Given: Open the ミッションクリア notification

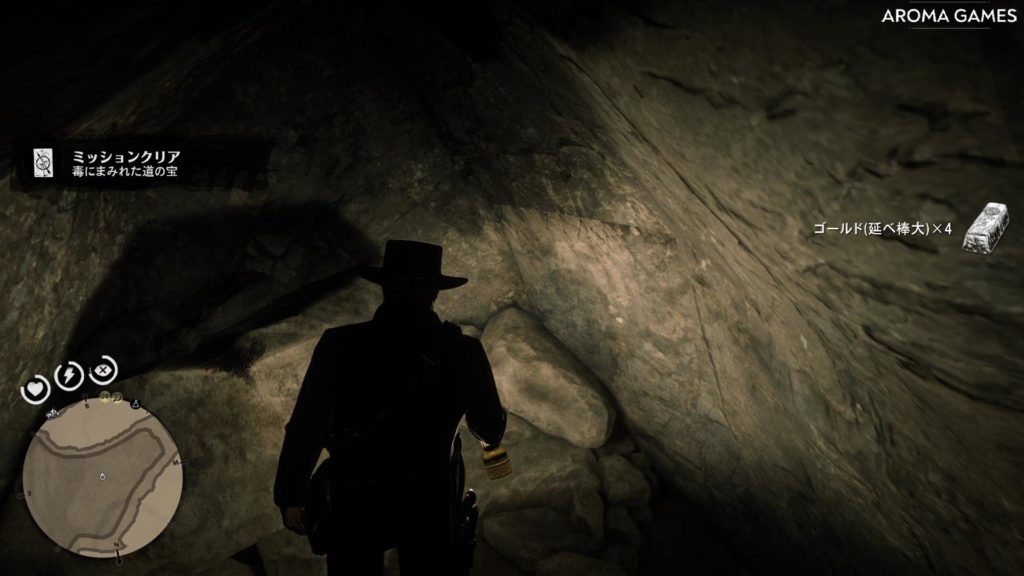Looking at the screenshot, I should [125, 164].
